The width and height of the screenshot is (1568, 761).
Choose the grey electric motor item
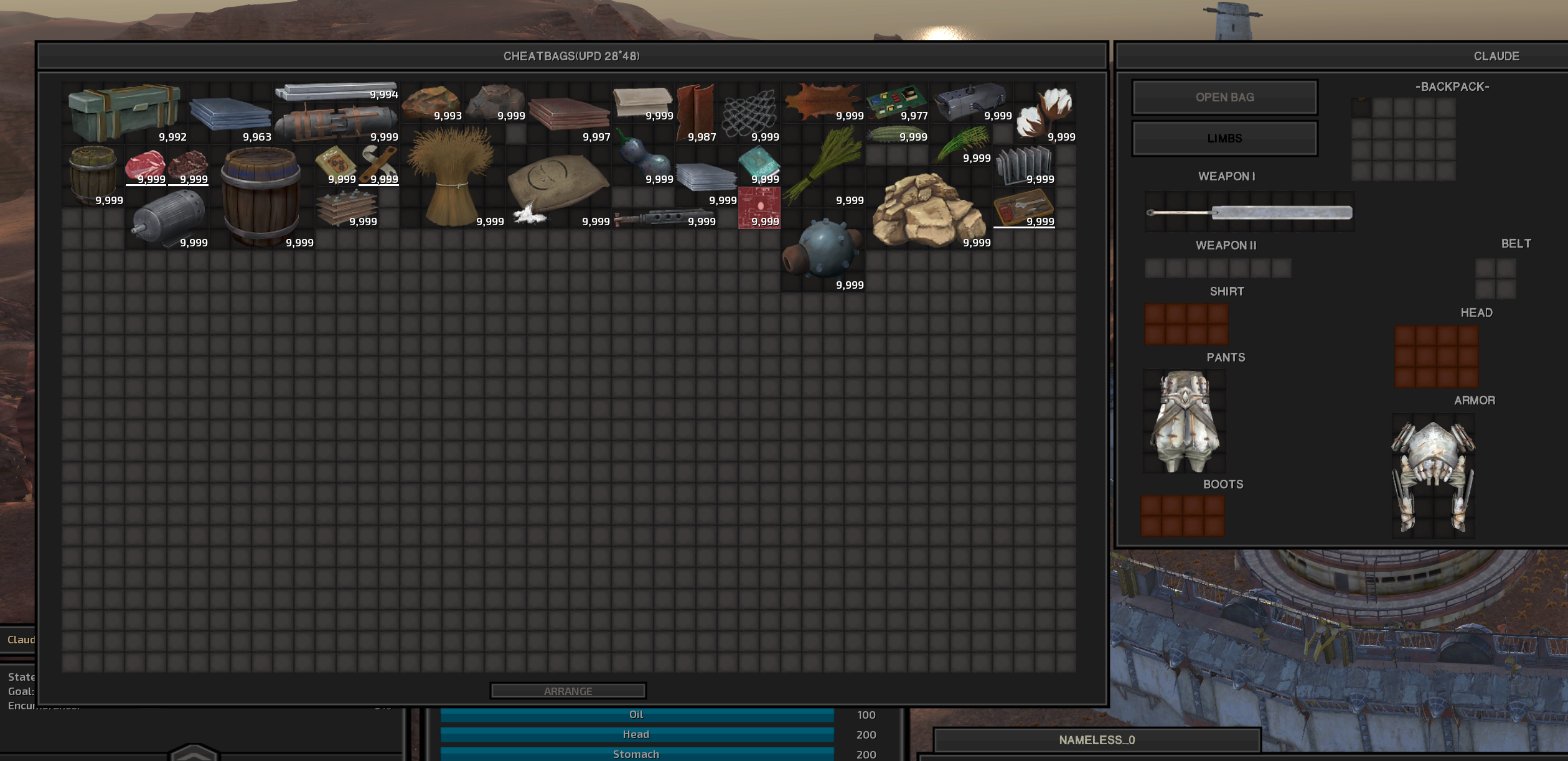pyautogui.click(x=168, y=218)
